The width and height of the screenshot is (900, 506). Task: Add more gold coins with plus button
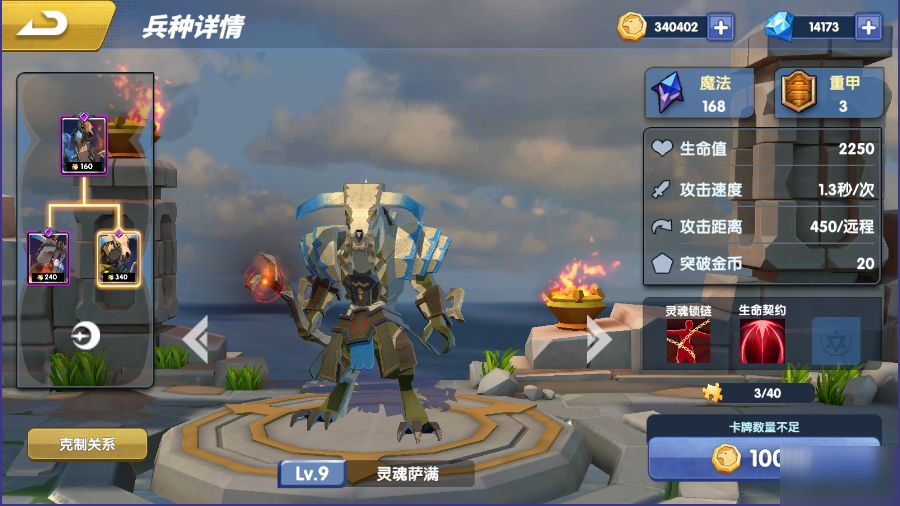coord(720,27)
